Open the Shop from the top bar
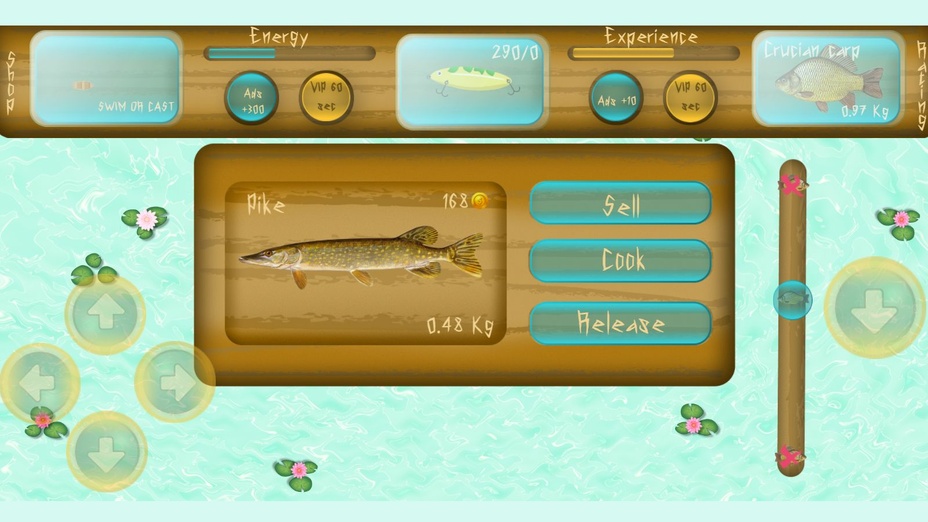The width and height of the screenshot is (928, 522). [11, 82]
